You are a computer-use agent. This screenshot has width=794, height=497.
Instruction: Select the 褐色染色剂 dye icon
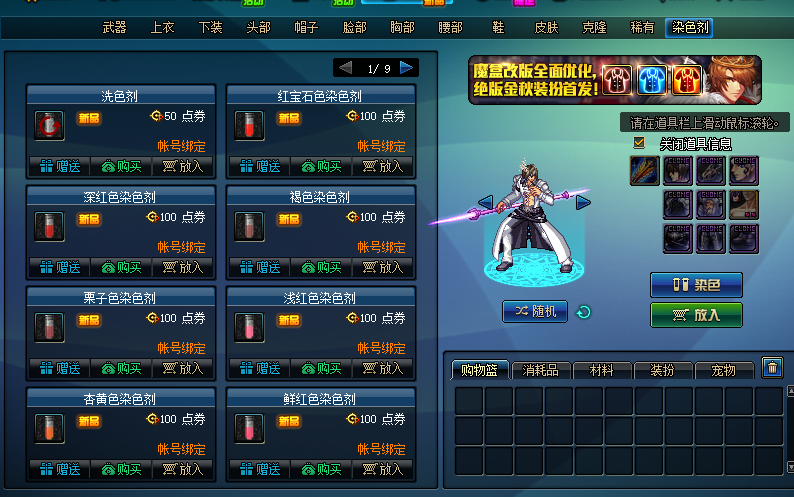249,225
